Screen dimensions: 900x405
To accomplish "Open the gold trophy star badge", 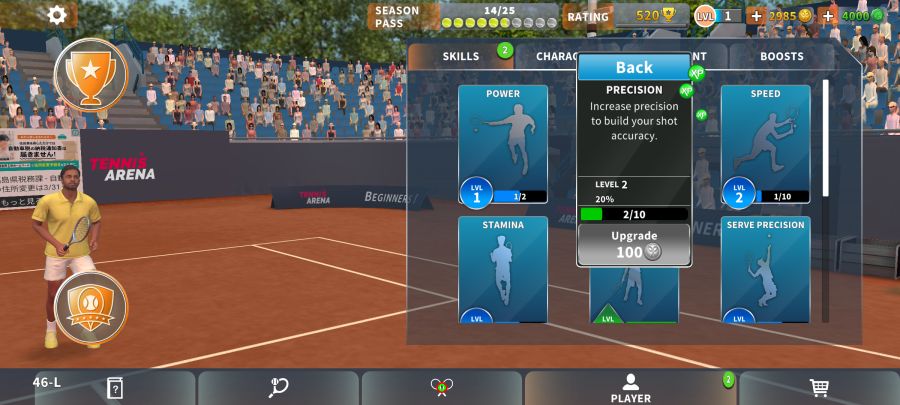I will coord(91,73).
